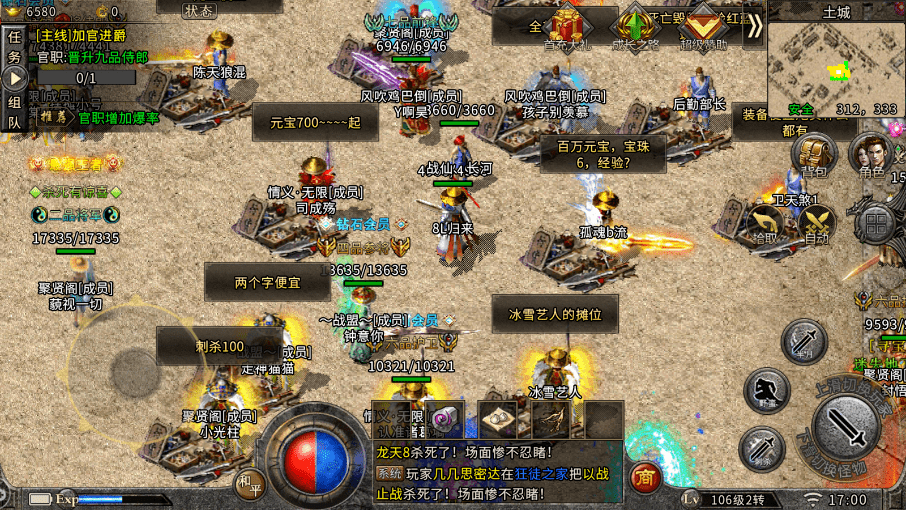Open the 超级赞助 super sponsor icon
Image resolution: width=906 pixels, height=510 pixels.
704,28
